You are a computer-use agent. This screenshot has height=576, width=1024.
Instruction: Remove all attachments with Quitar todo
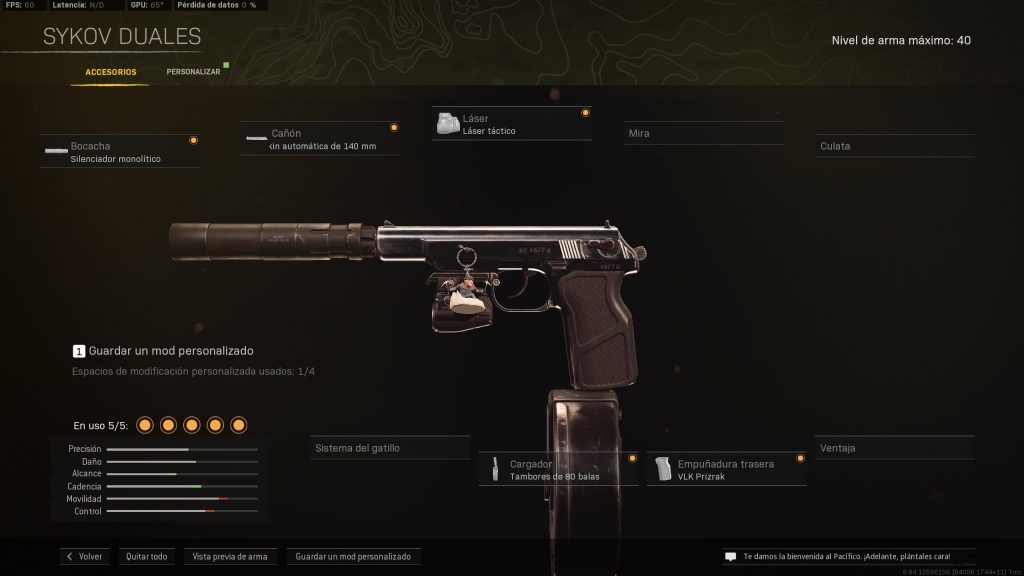pos(146,557)
